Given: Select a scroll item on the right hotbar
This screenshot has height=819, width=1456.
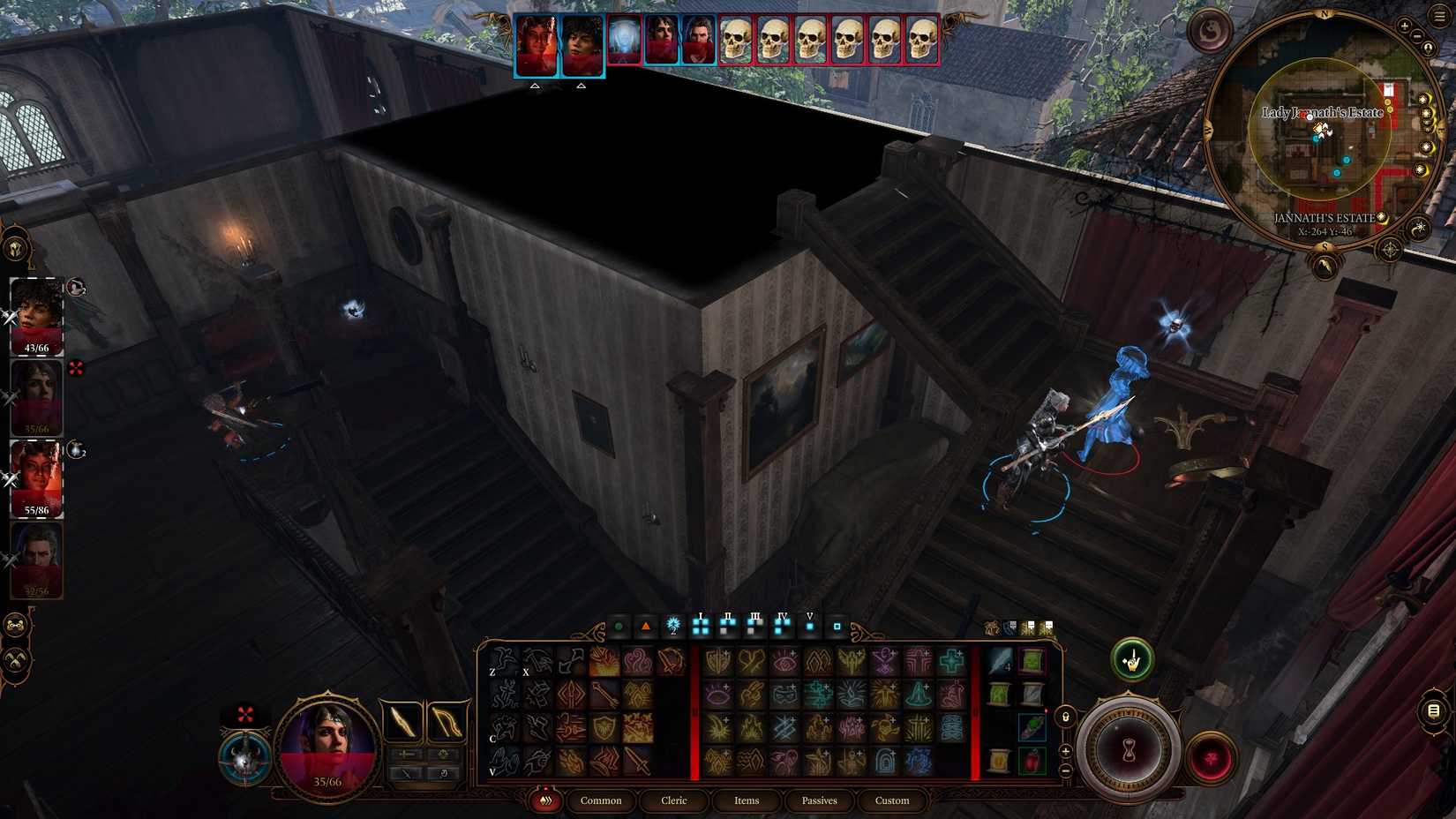Looking at the screenshot, I should 1031,660.
